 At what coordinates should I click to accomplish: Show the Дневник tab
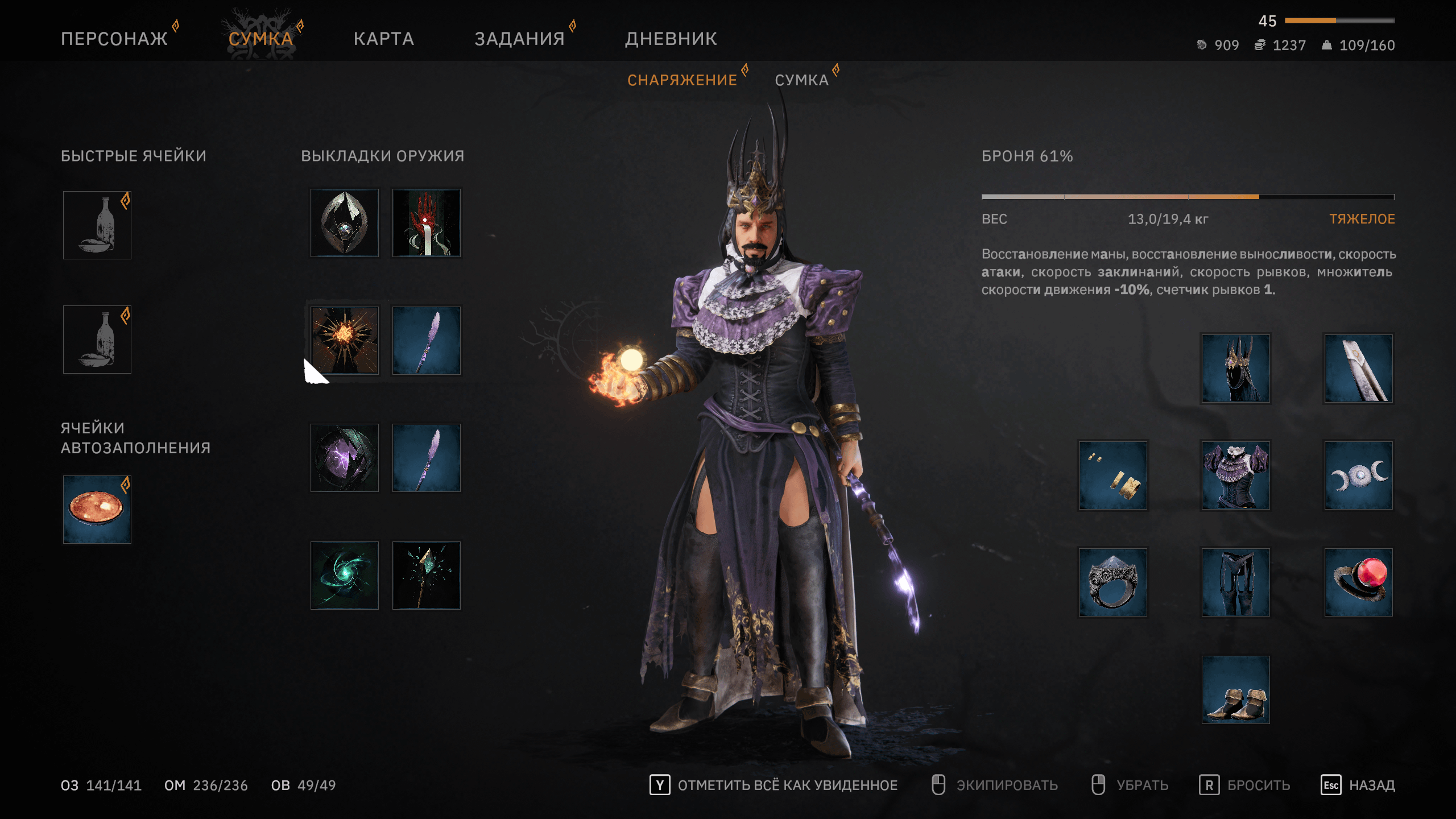[671, 39]
